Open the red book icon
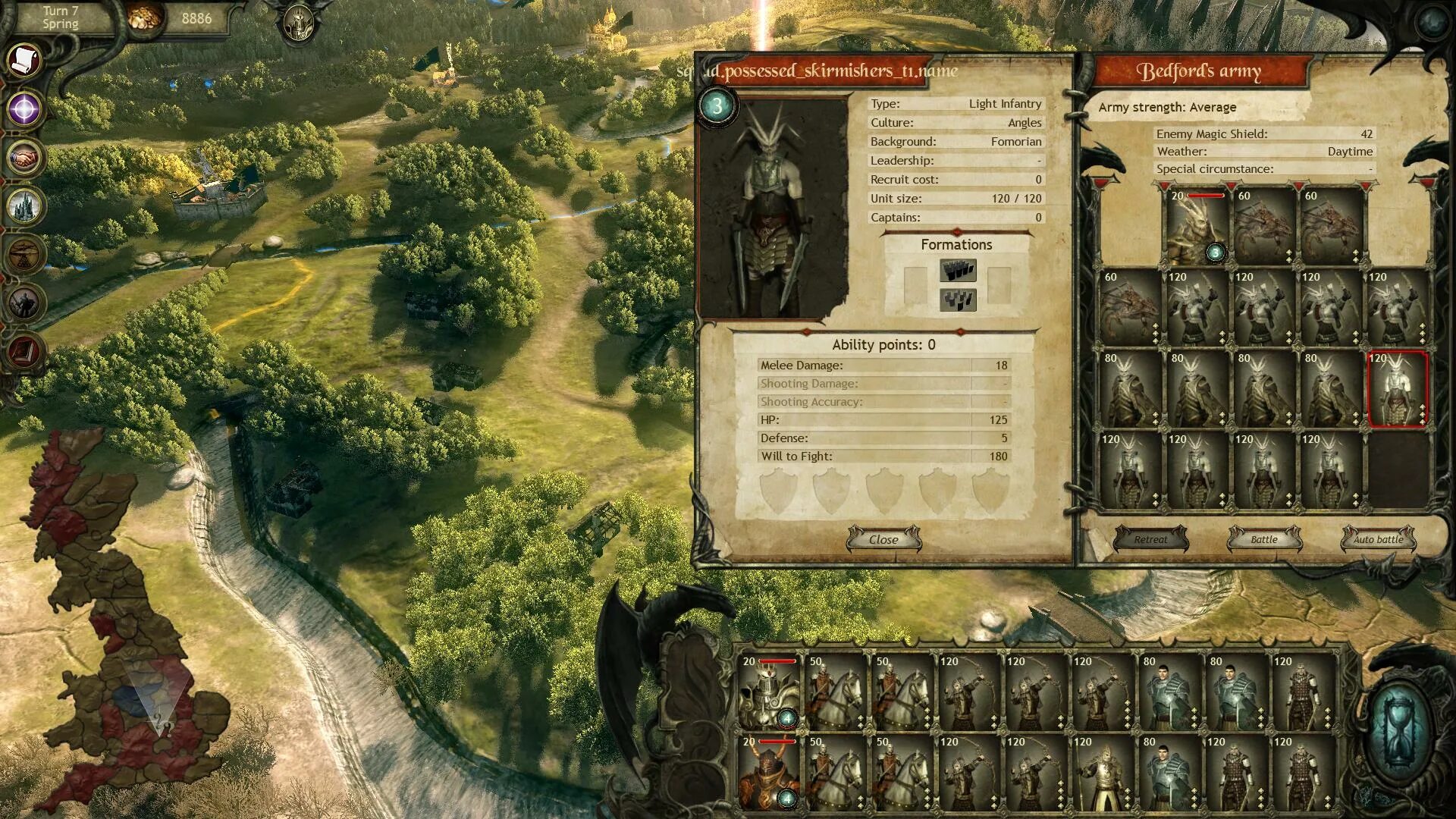This screenshot has width=1456, height=819. [24, 352]
